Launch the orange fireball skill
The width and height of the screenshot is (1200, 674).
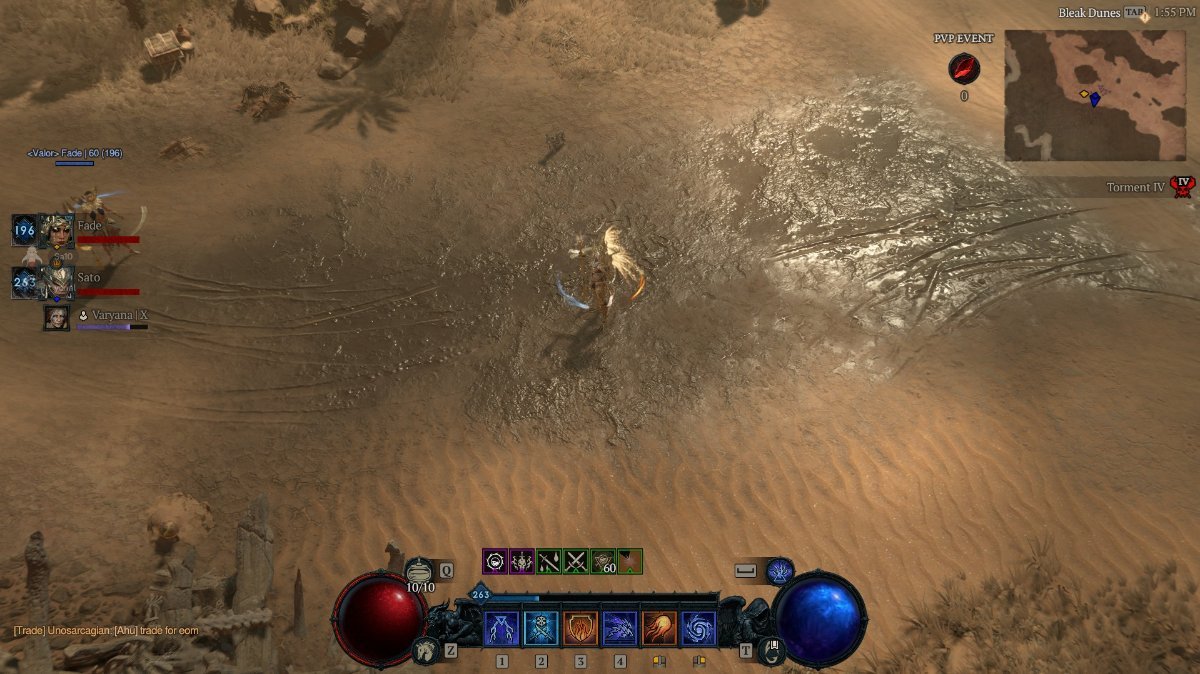tap(659, 629)
